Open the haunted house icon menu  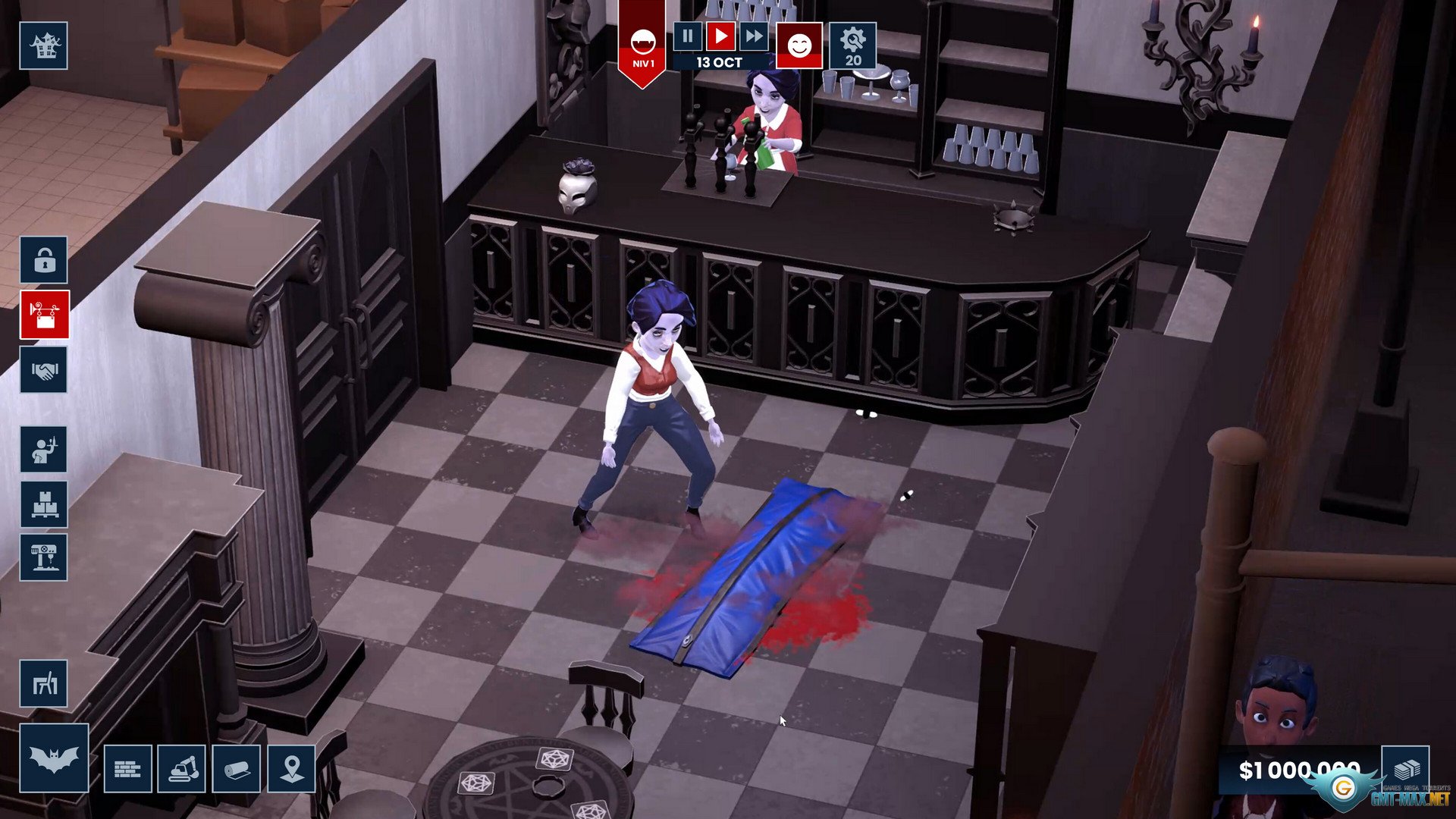44,46
